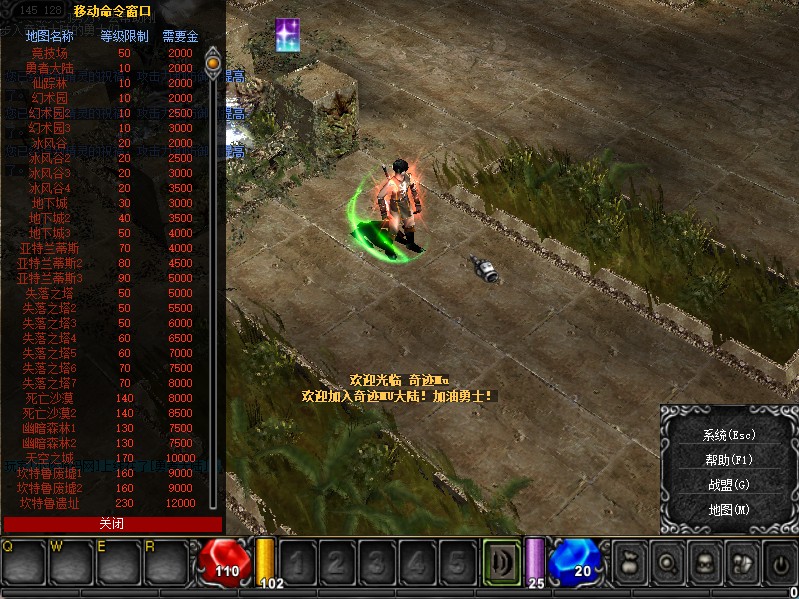Viewport: 799px width, 599px height.
Task: Open the 系统(Esc) system menu
Action: (x=728, y=435)
